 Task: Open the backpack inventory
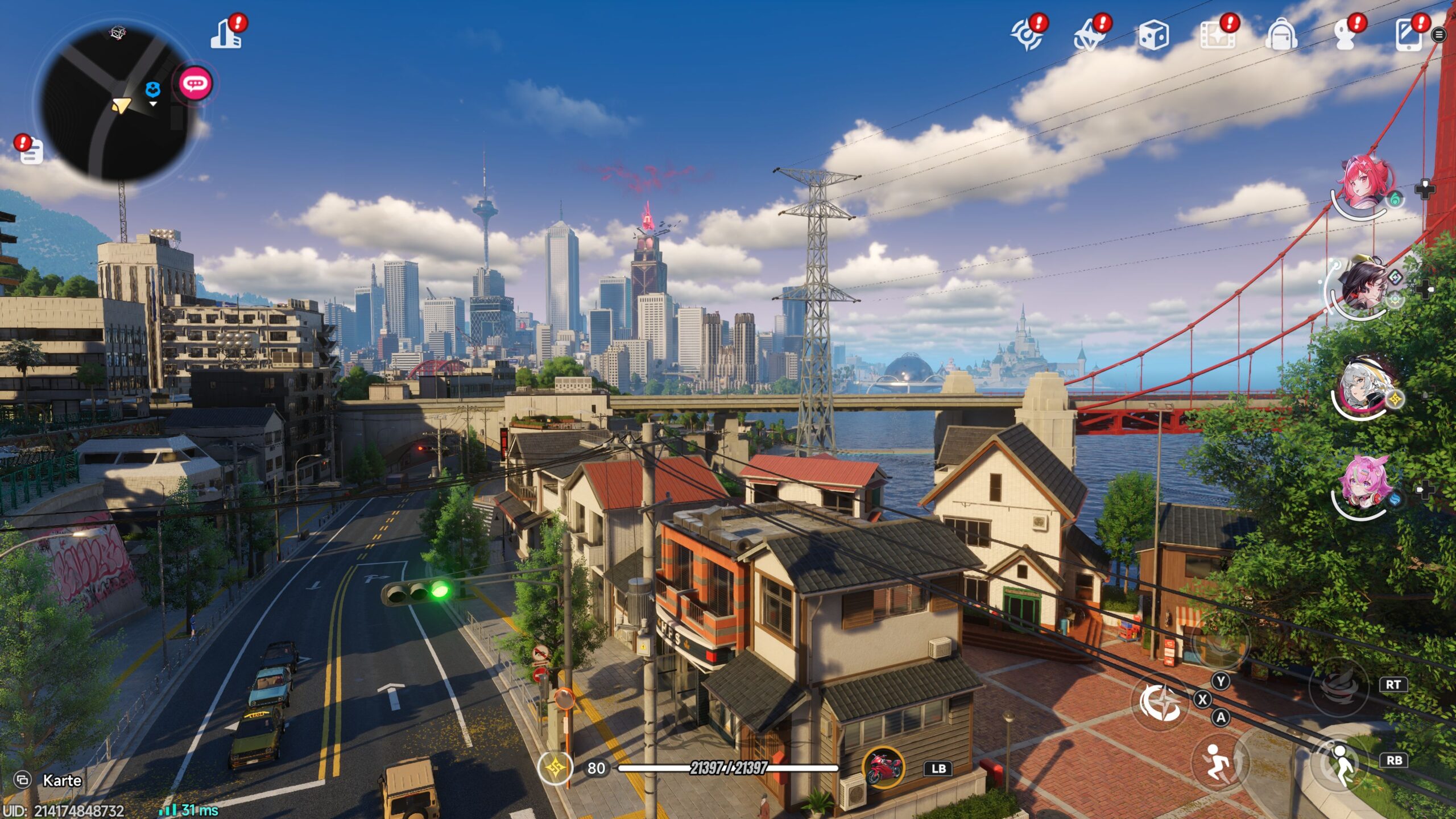coord(1281,35)
